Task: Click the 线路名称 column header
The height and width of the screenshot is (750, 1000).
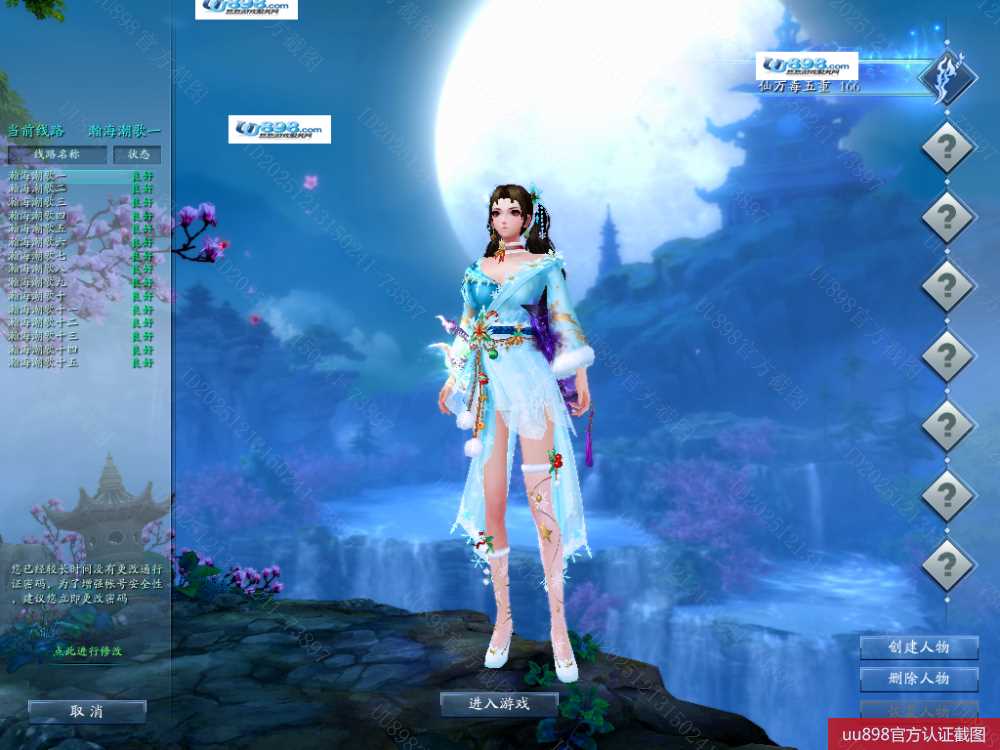Action: [x=57, y=155]
